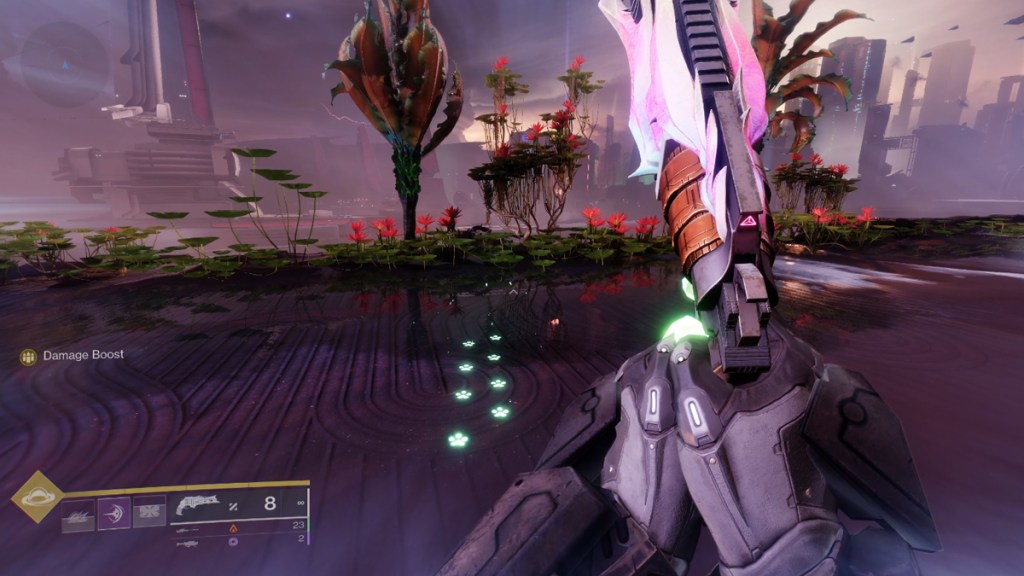Screen dimensions: 1024x576
Task: Activate the golden diamond super ability icon
Action: click(37, 497)
